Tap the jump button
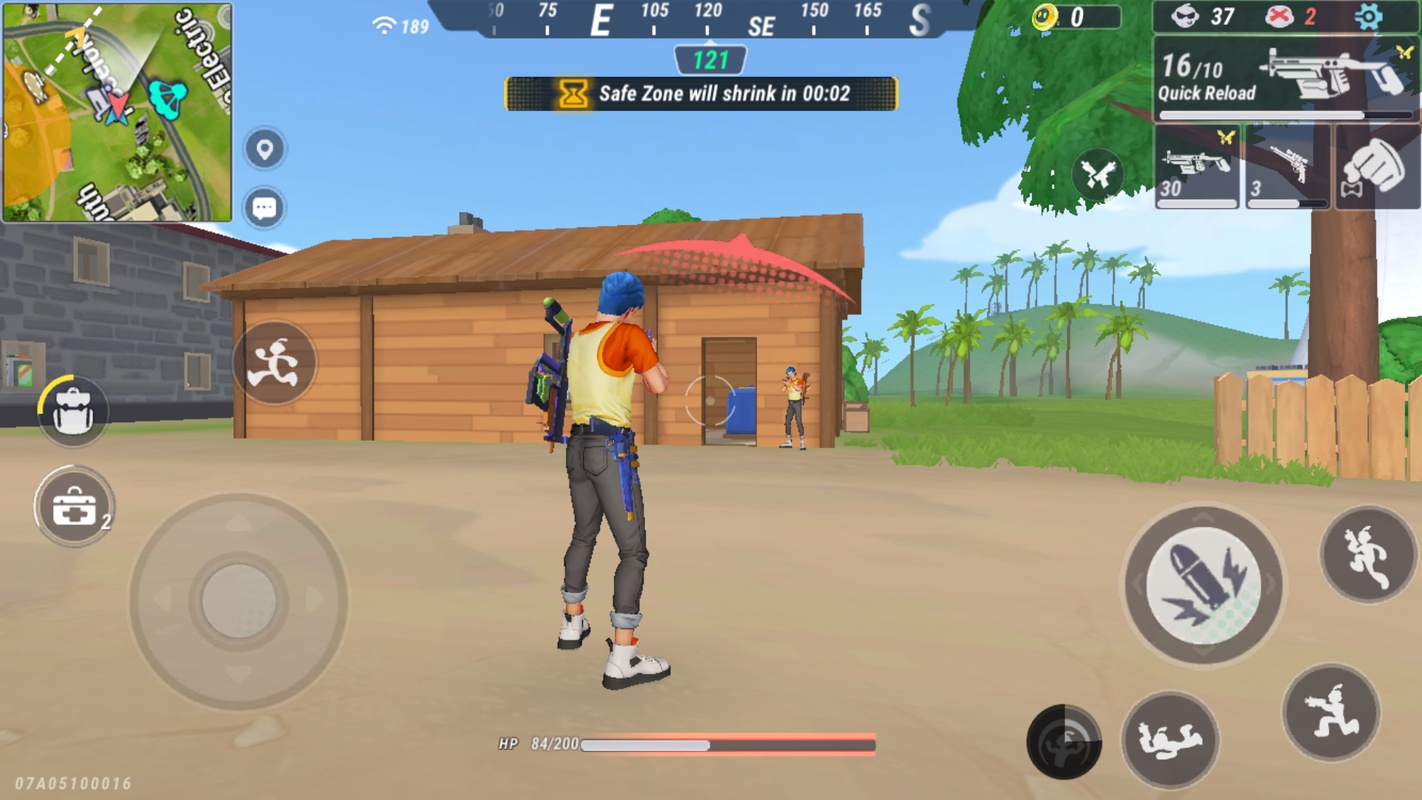The height and width of the screenshot is (800, 1422). (1367, 555)
